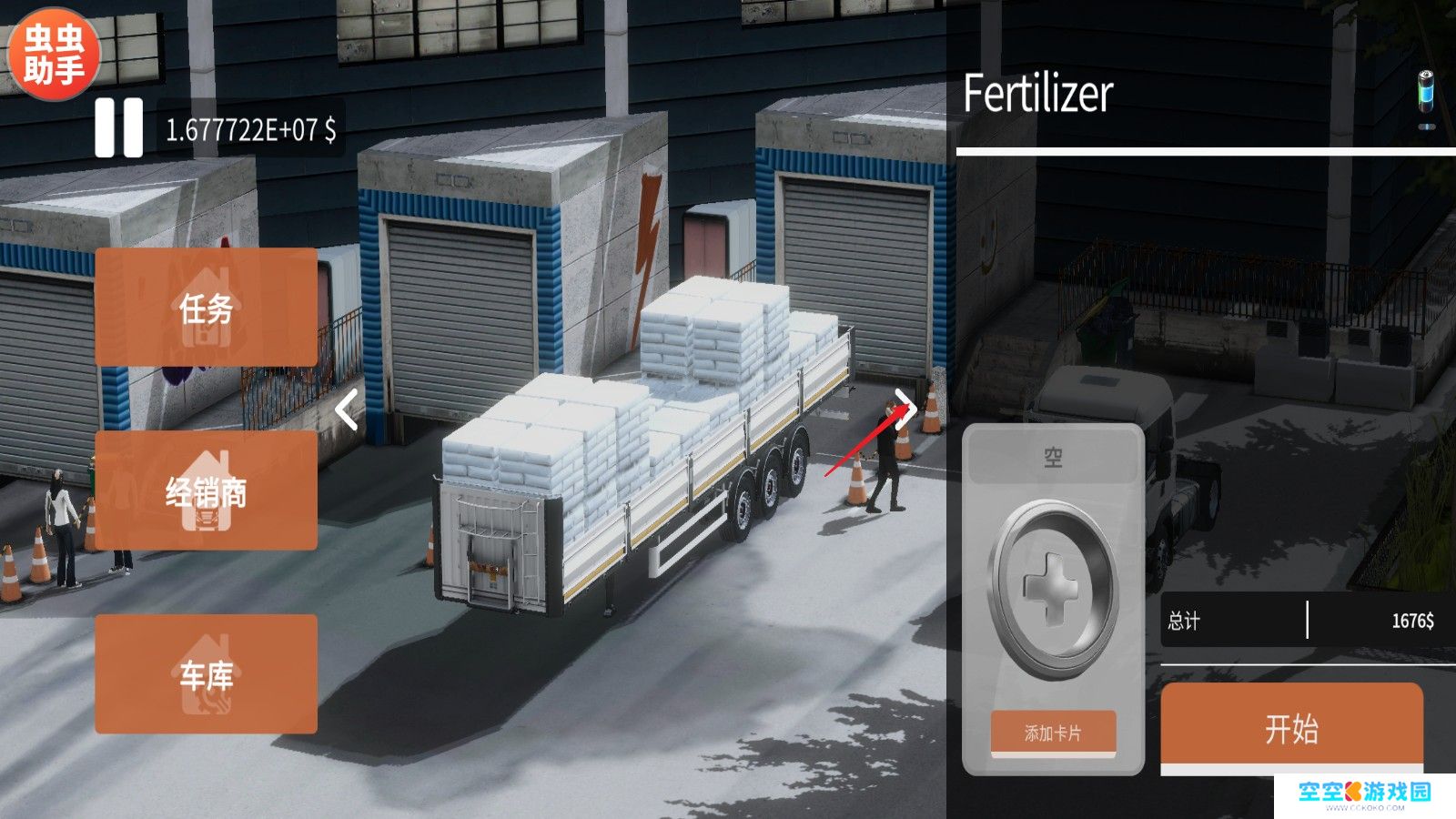Open the 虫虫助手 overlay badge

pos(54,54)
